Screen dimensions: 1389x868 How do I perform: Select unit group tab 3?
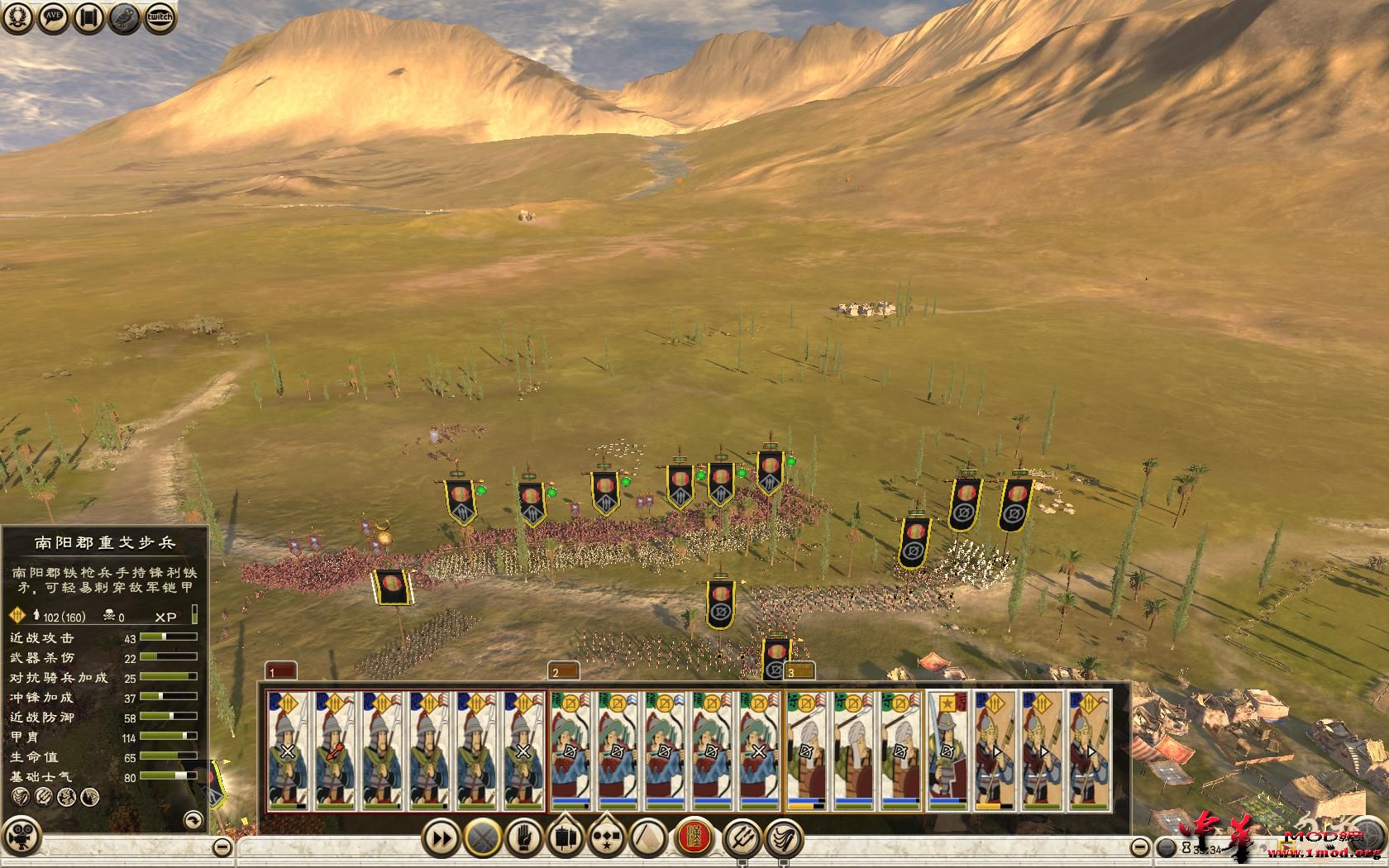point(799,671)
